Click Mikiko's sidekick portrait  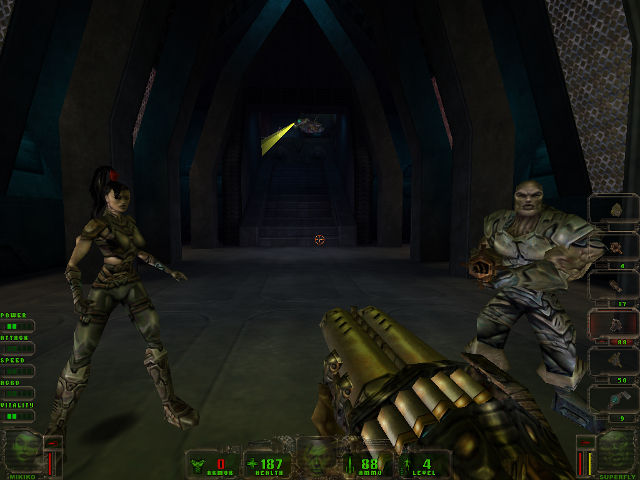coord(22,451)
